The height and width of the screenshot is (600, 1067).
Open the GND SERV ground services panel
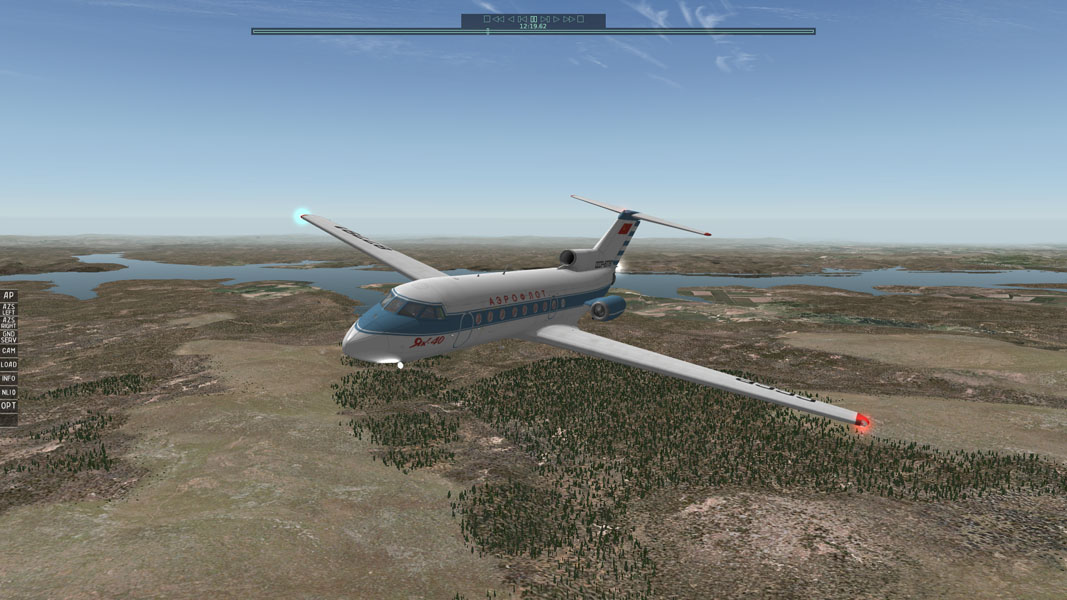click(x=9, y=337)
